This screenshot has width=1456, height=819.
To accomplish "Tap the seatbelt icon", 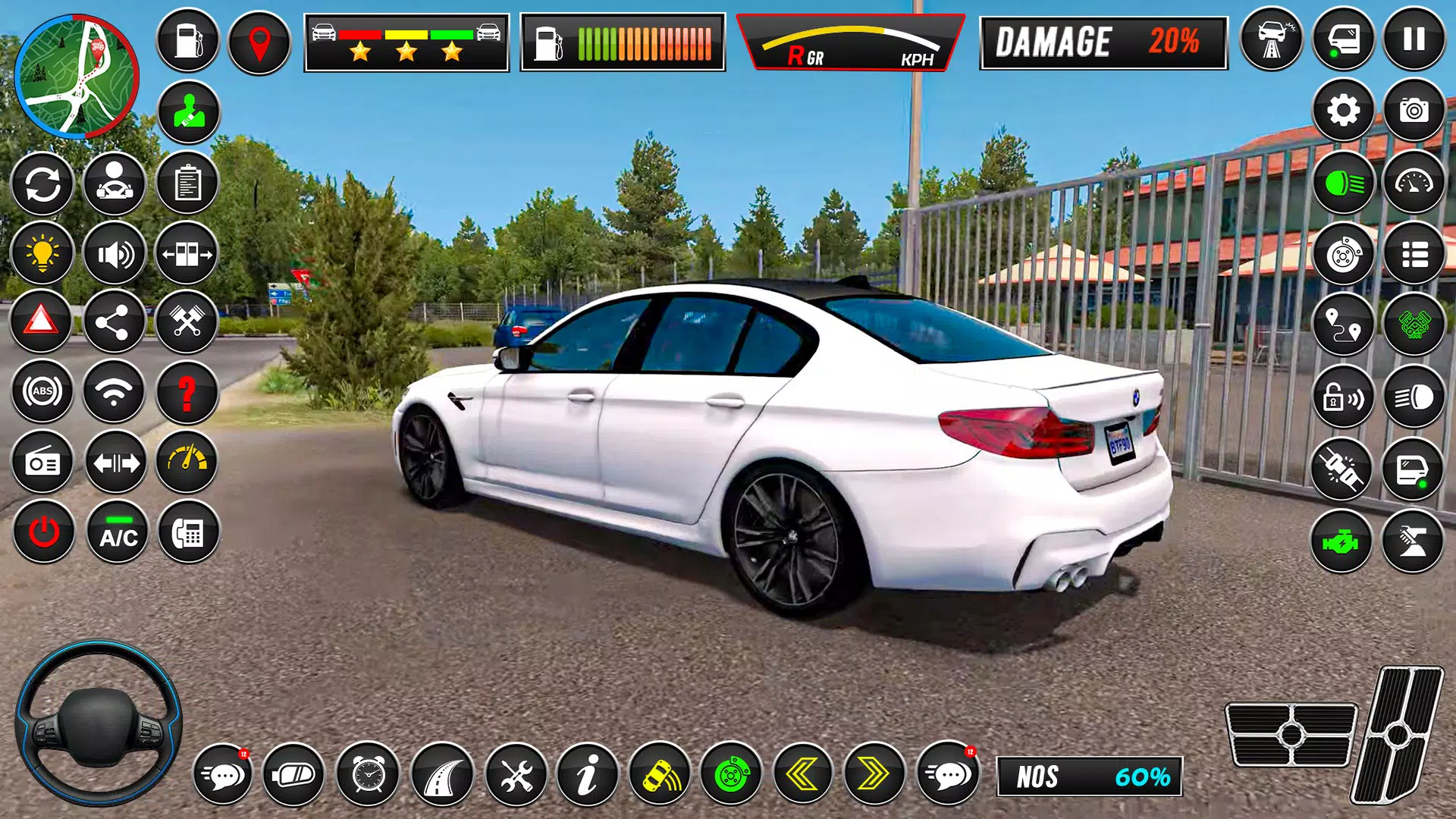I will (188, 109).
